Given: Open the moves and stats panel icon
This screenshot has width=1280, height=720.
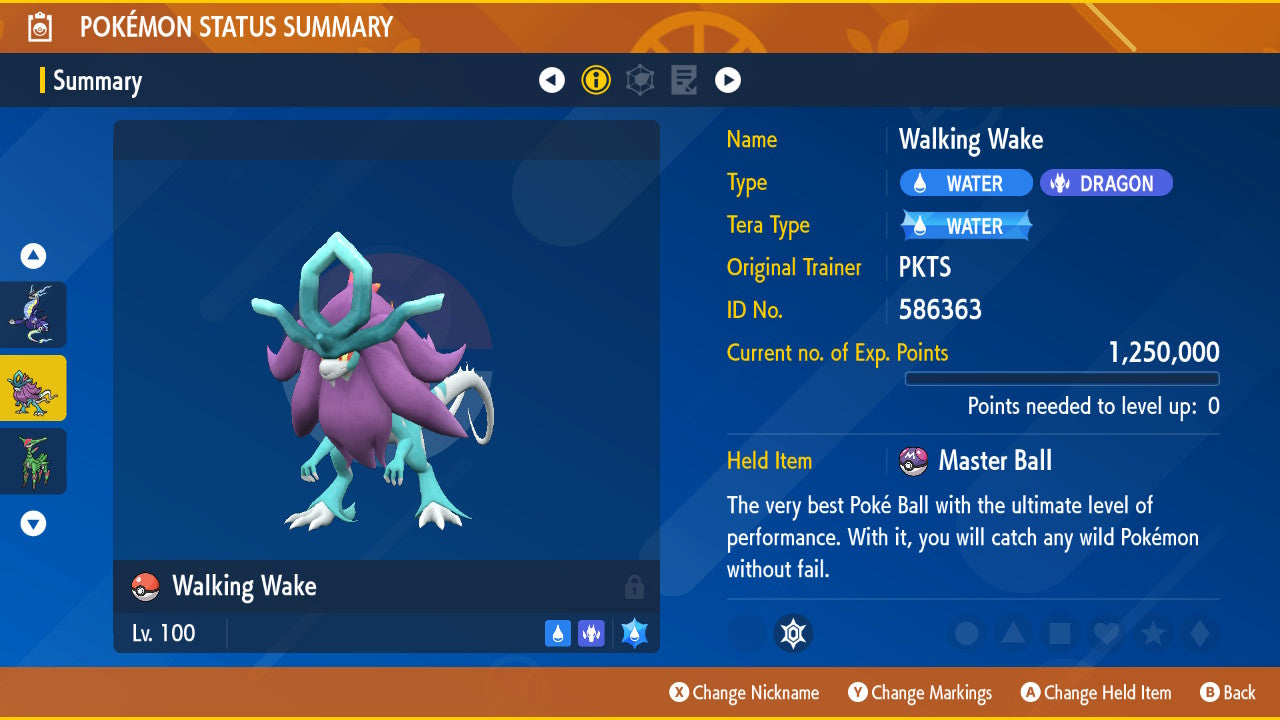Looking at the screenshot, I should tap(683, 79).
